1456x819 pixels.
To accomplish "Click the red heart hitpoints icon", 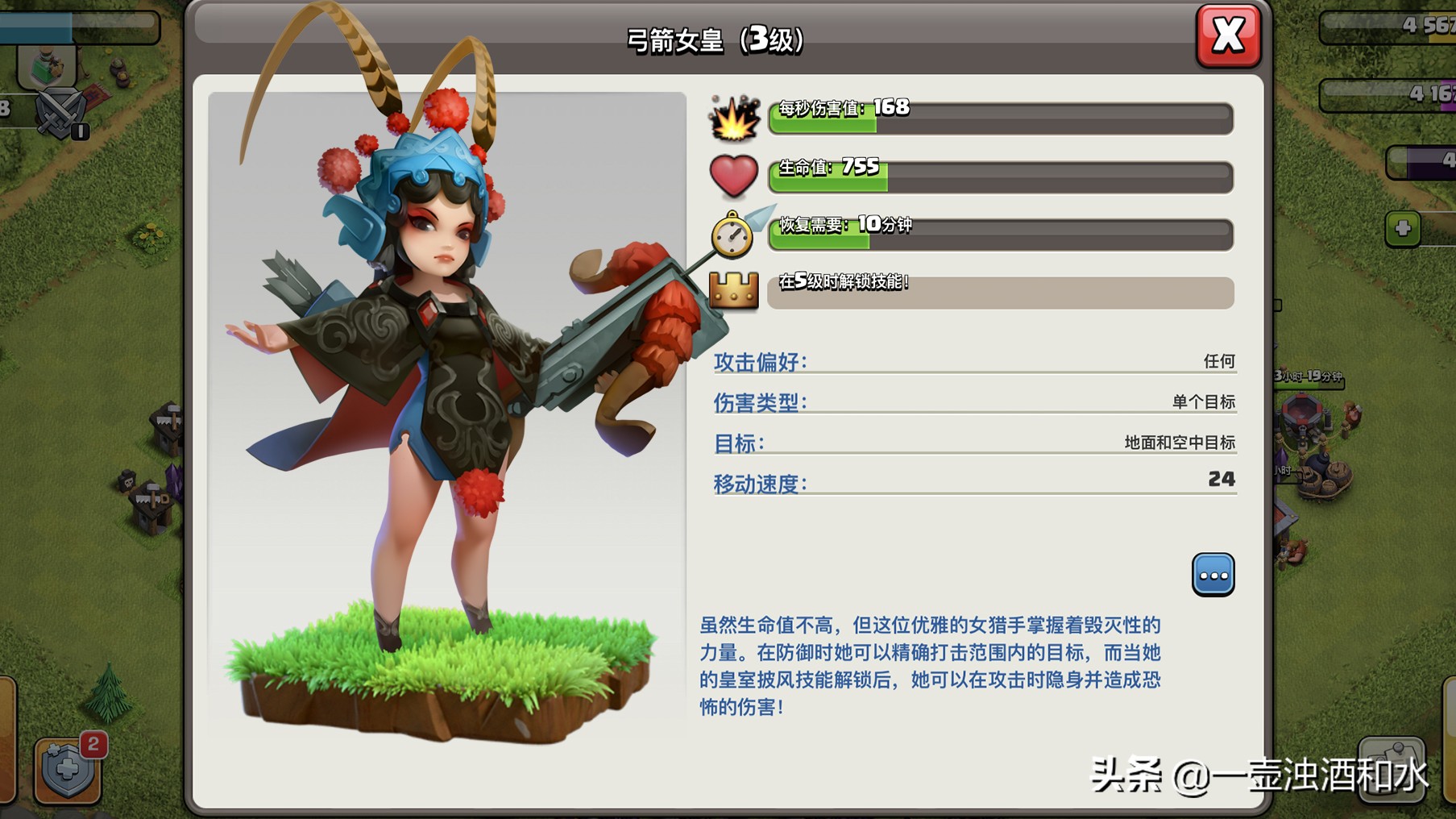I will (x=734, y=176).
